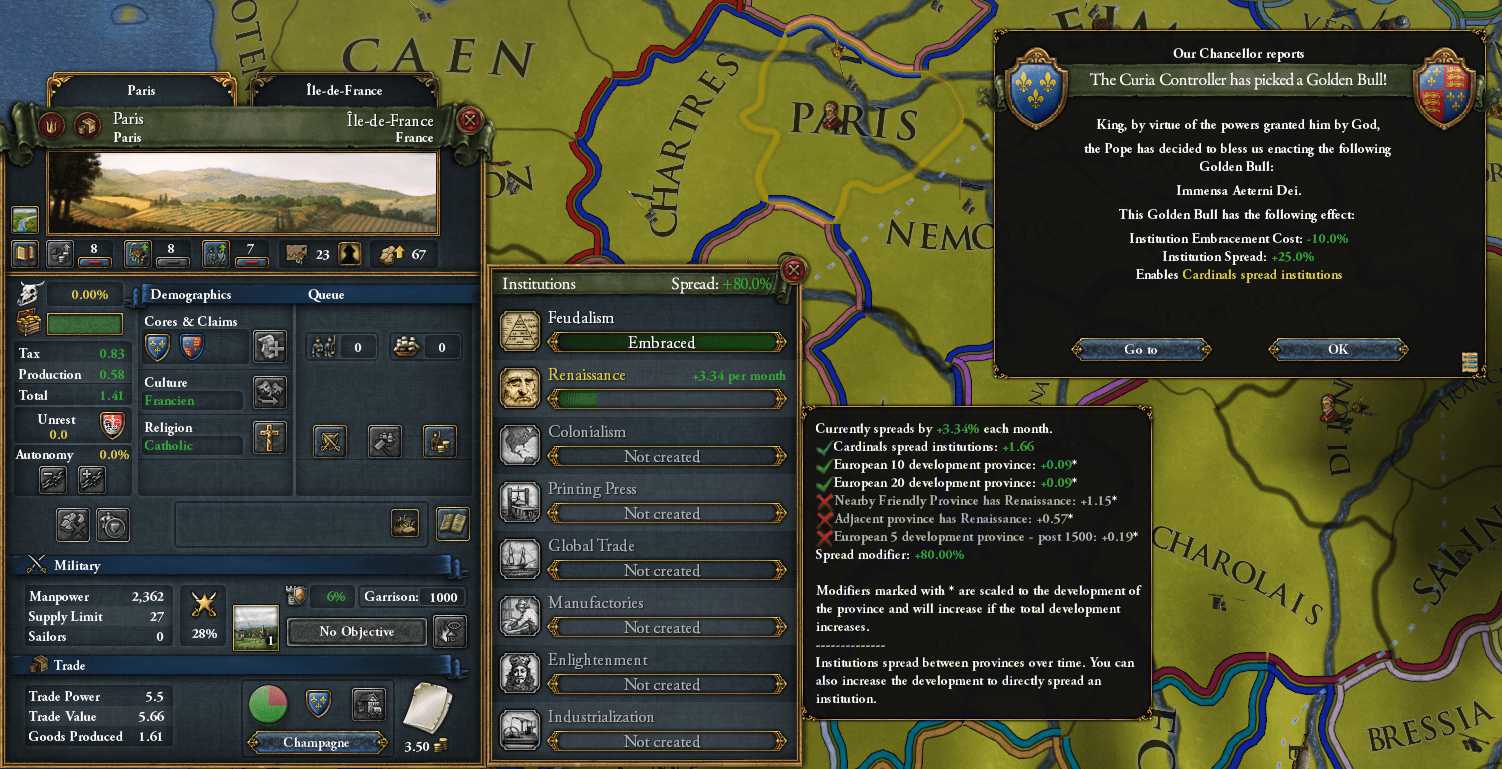The width and height of the screenshot is (1502, 769).
Task: Select the Paris area tab
Action: [x=141, y=90]
